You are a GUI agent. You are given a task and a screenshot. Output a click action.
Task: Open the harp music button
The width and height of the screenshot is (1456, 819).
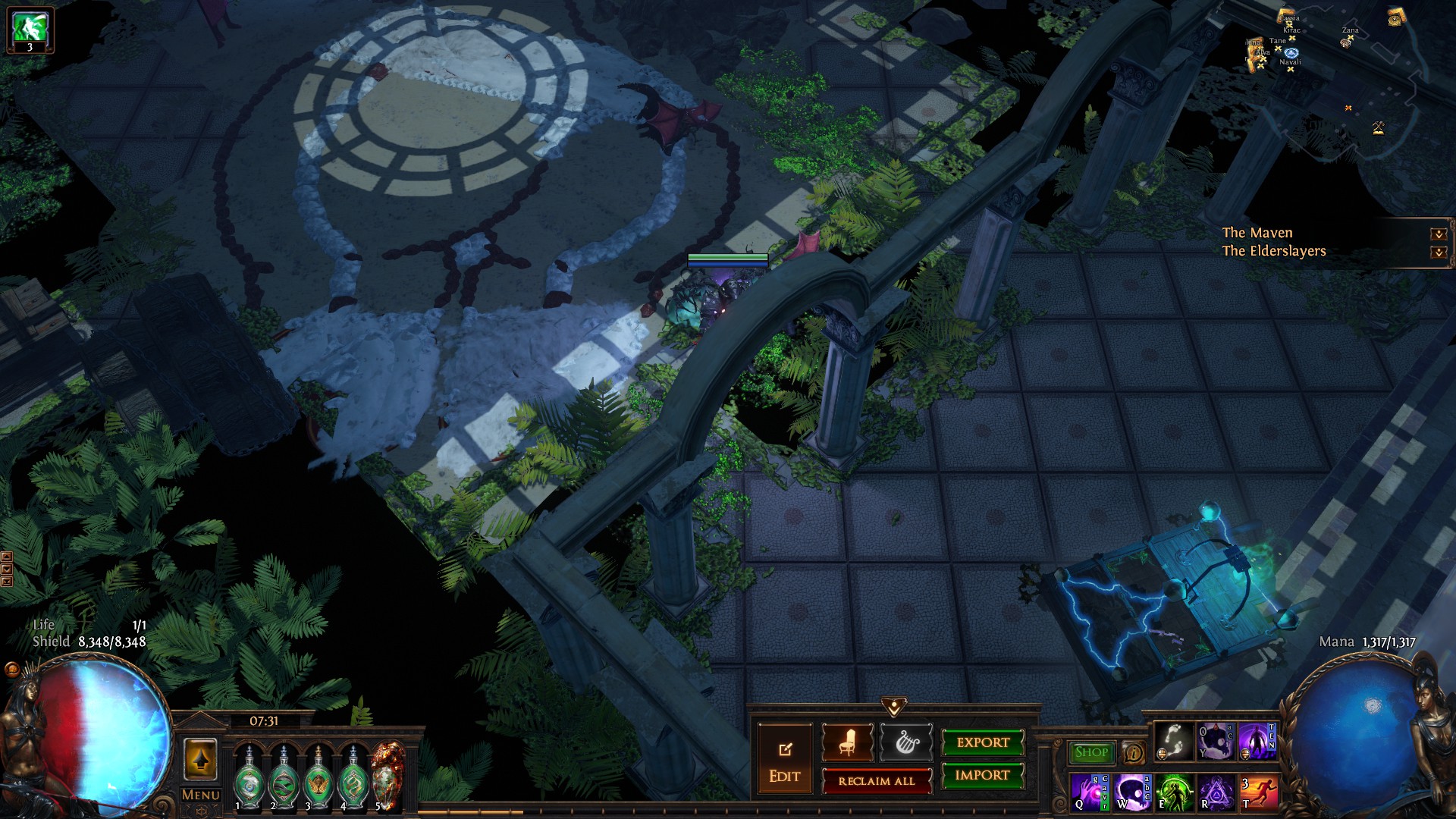[x=906, y=743]
